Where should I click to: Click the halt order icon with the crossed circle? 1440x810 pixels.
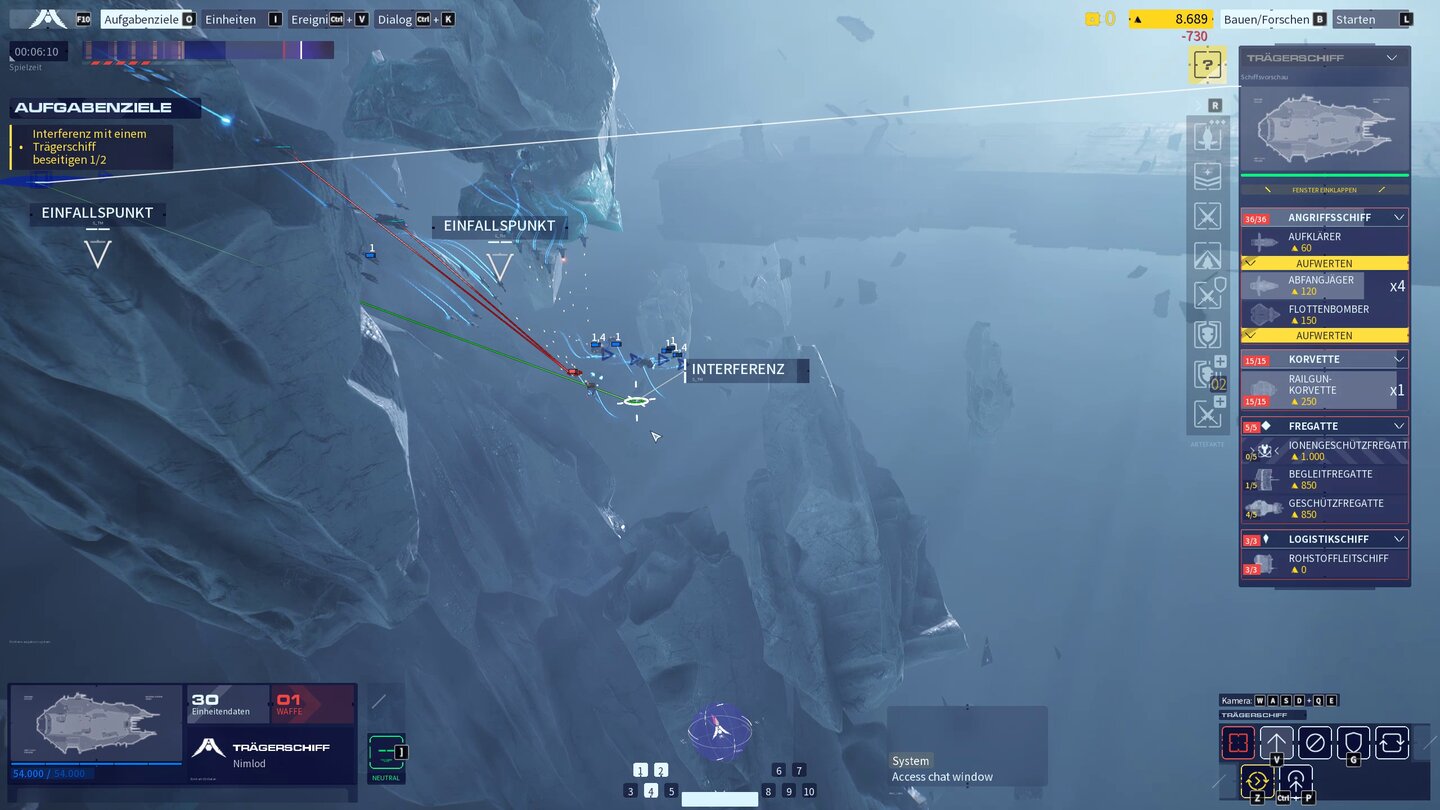[1313, 742]
